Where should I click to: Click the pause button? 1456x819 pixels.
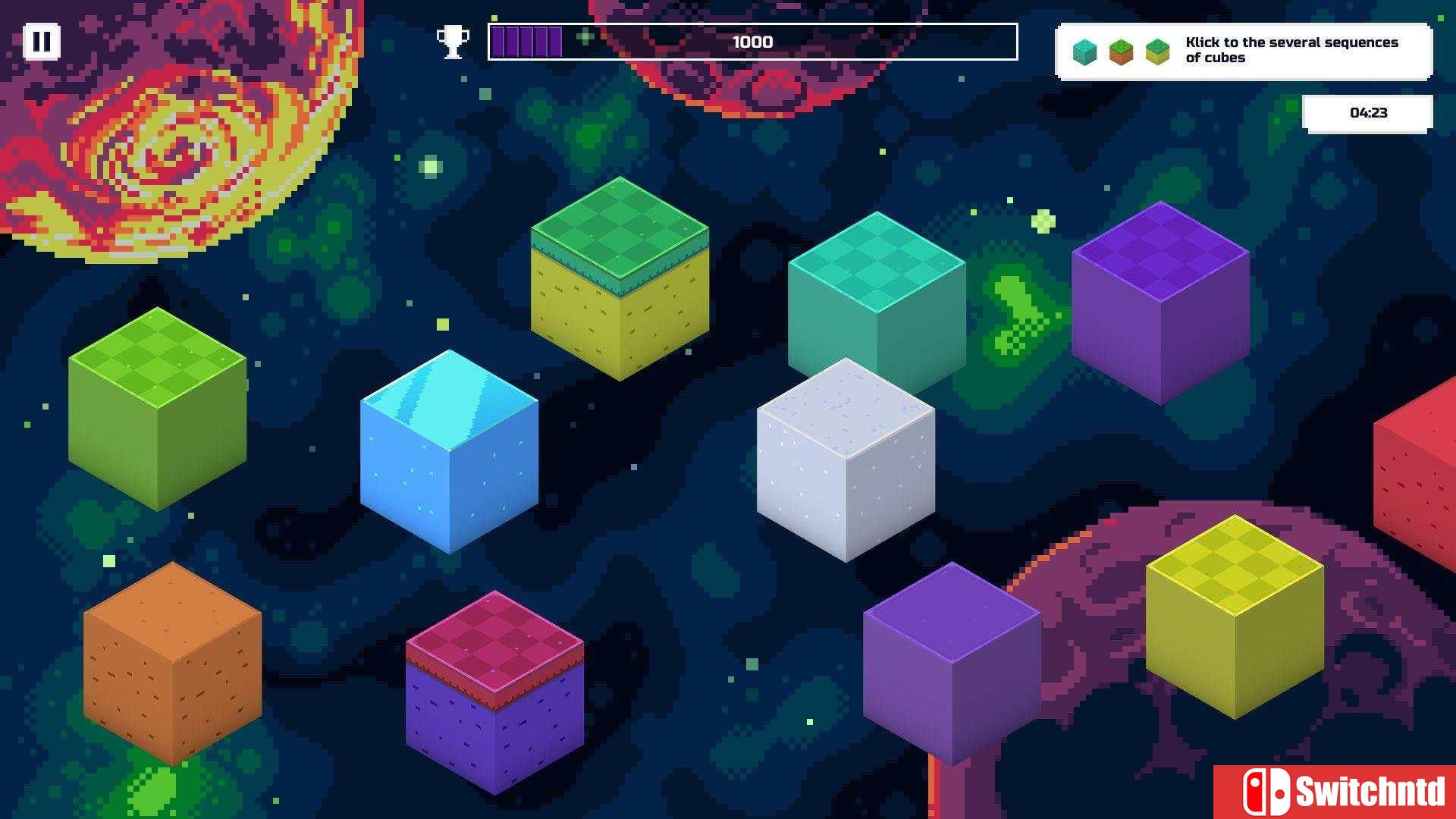pos(43,41)
